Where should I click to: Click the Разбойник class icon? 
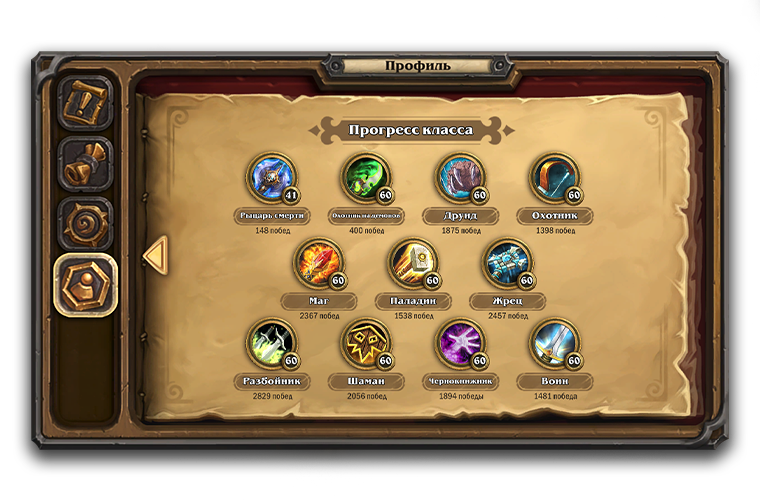(x=271, y=345)
